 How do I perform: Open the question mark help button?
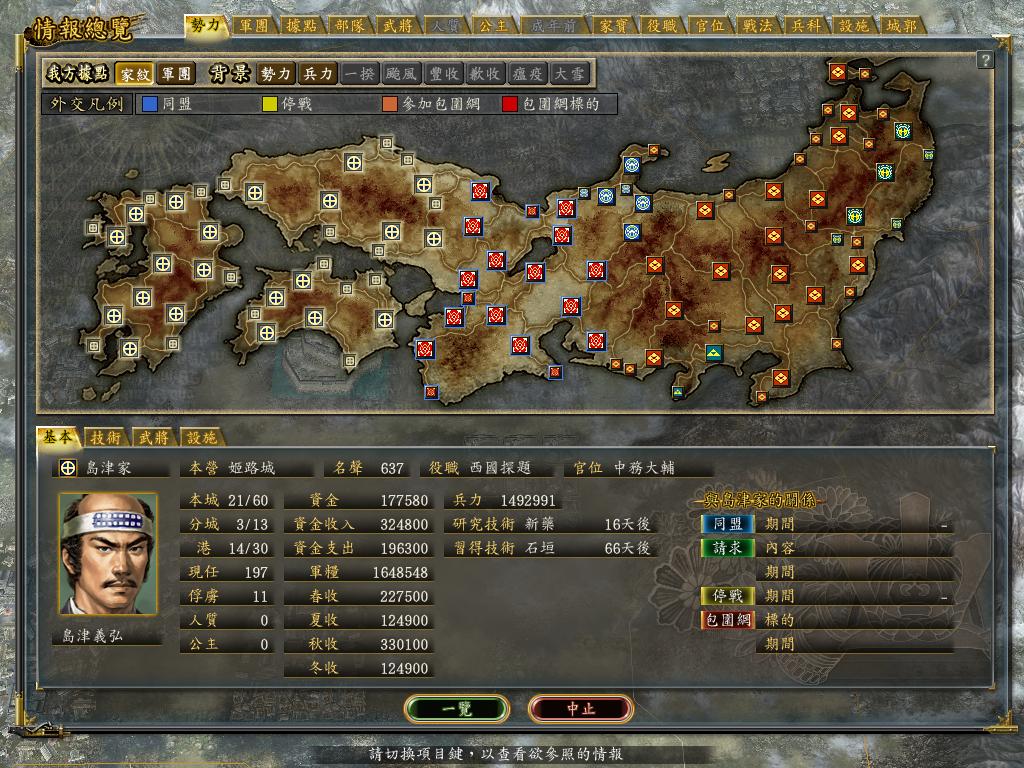[985, 61]
